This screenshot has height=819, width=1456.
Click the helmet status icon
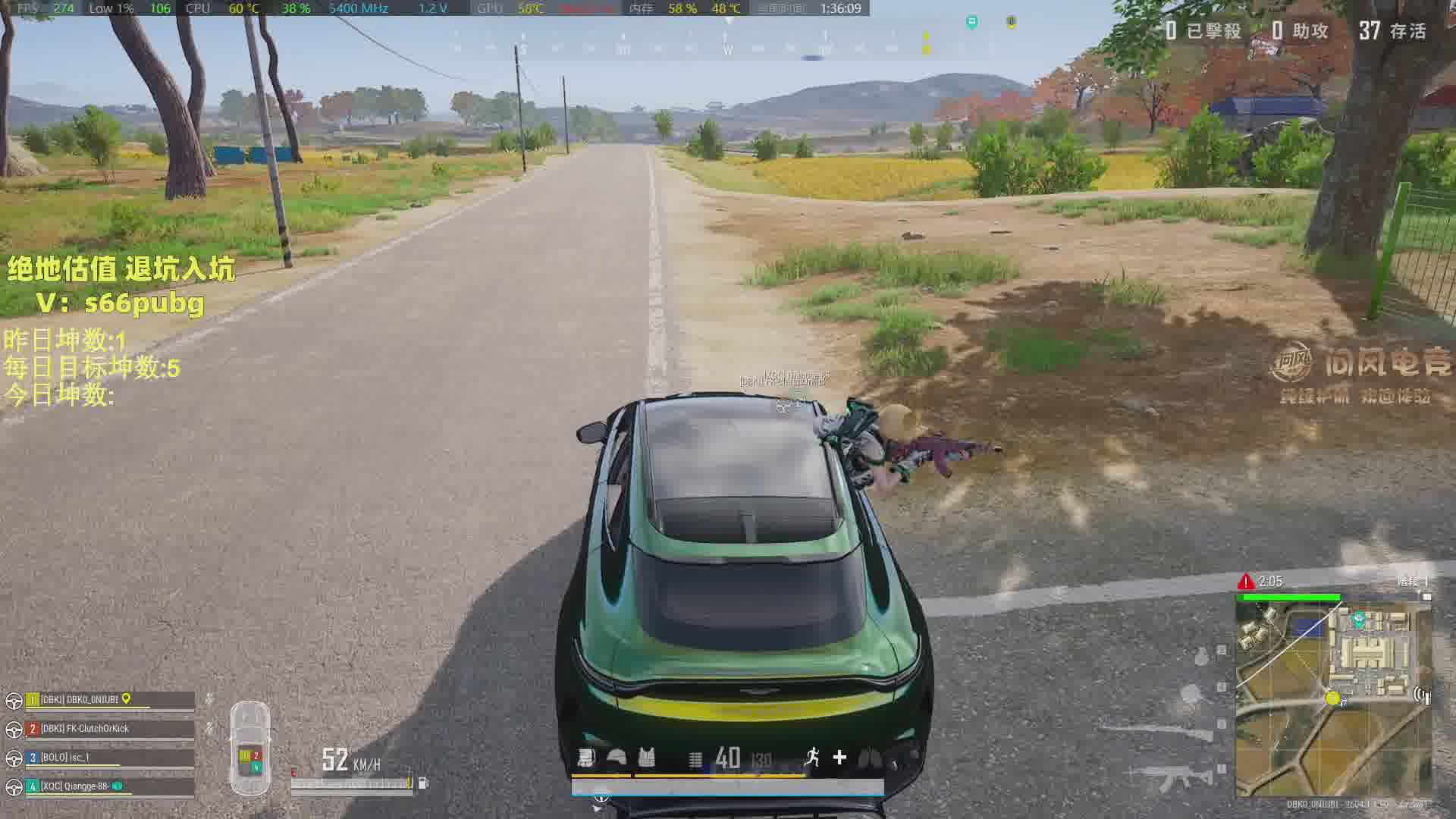click(617, 758)
